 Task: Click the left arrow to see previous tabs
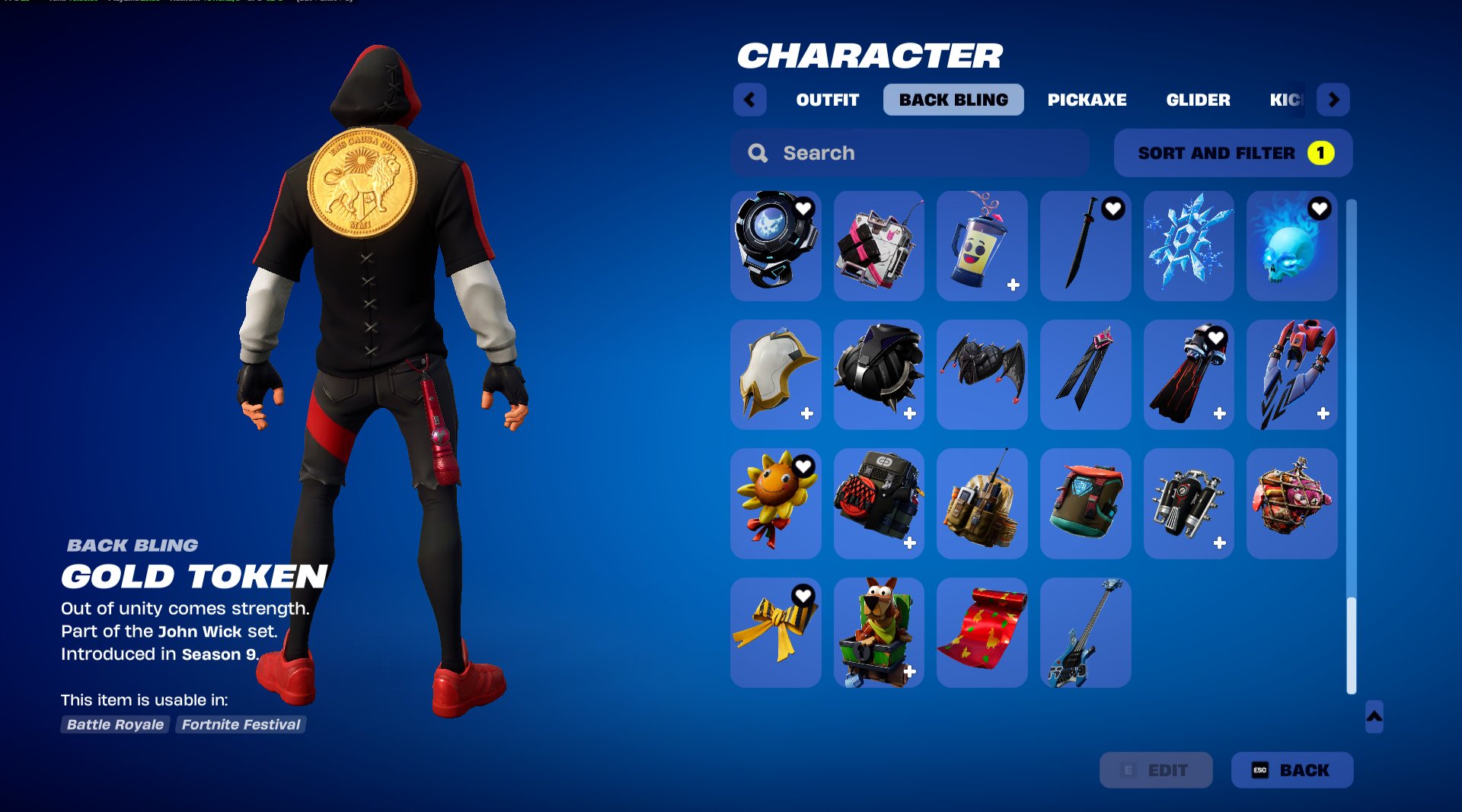tap(750, 99)
